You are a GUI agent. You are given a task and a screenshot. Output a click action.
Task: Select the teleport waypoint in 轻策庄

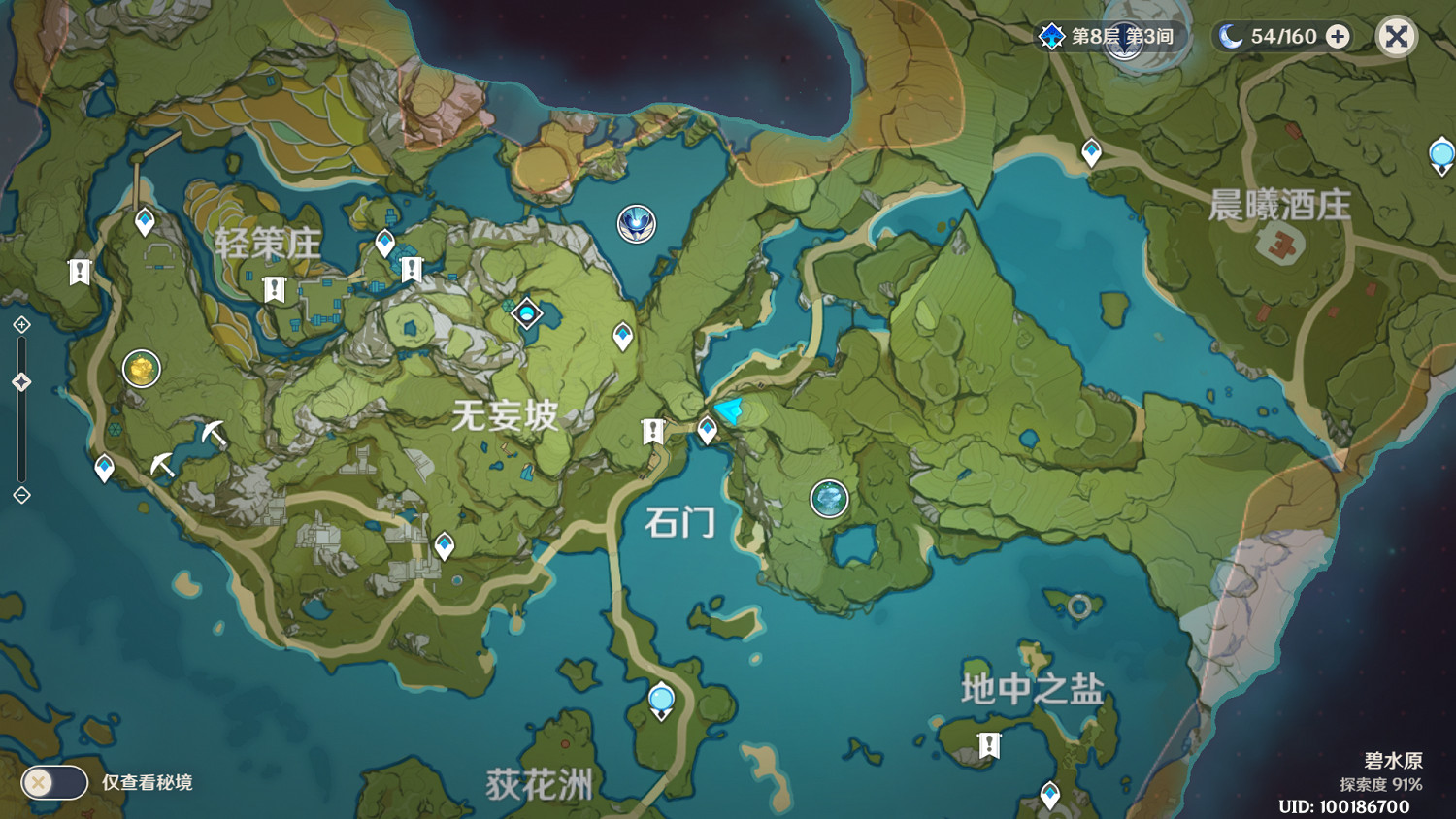pos(383,239)
